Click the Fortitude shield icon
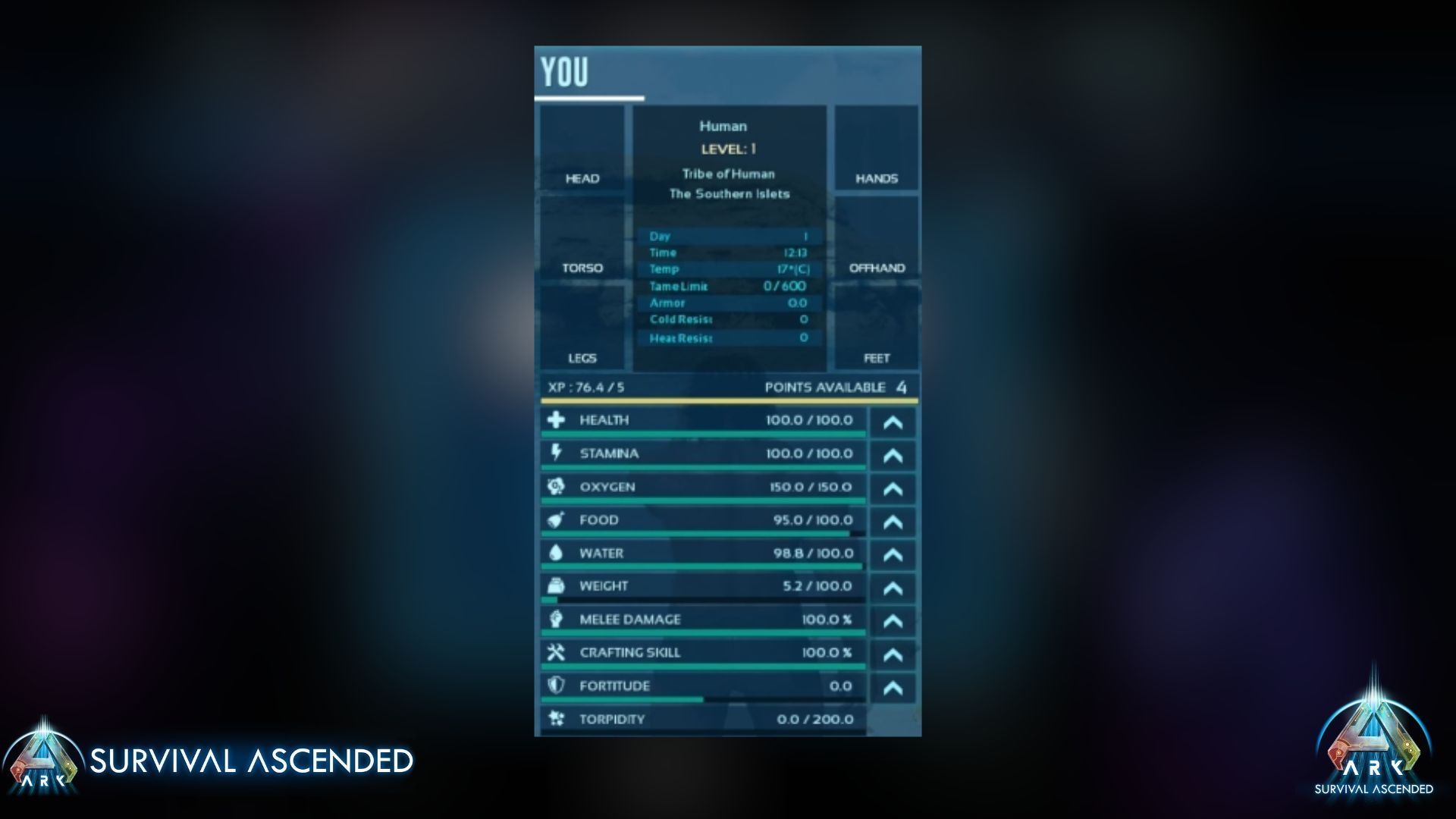This screenshot has height=819, width=1456. (x=557, y=686)
